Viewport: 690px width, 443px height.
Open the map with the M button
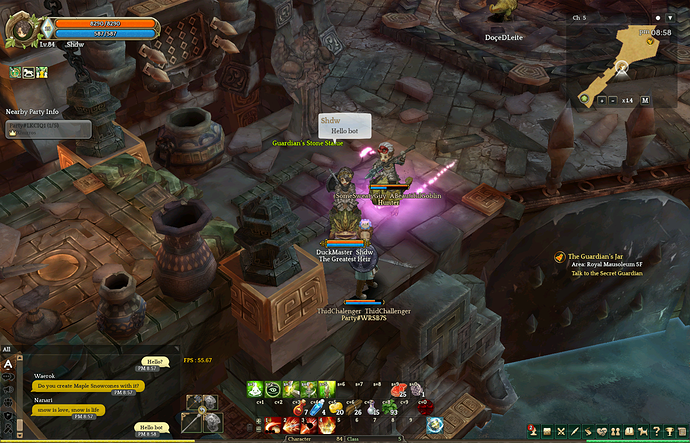tap(645, 100)
